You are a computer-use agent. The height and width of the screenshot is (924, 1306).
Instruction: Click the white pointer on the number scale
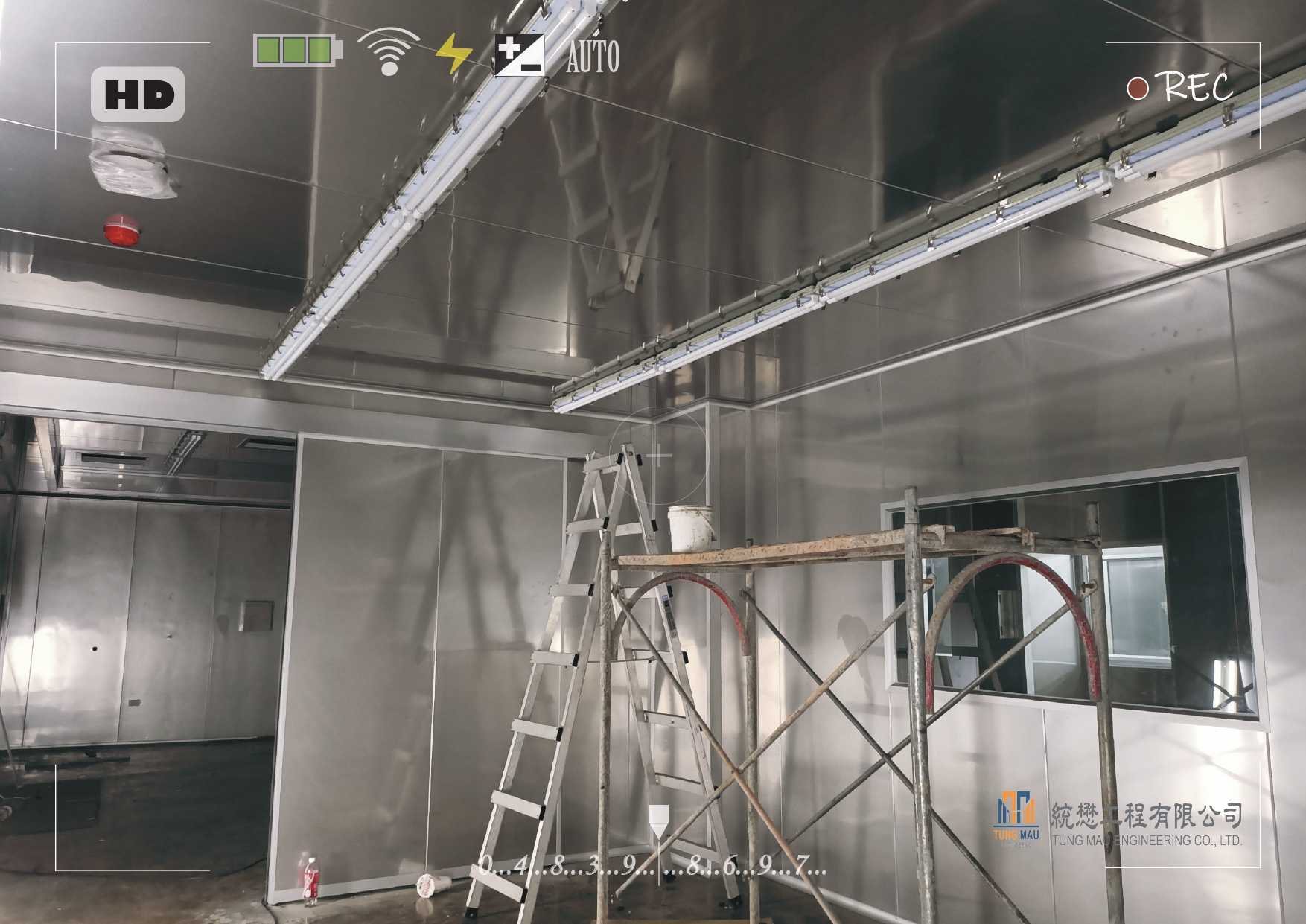pos(658,821)
